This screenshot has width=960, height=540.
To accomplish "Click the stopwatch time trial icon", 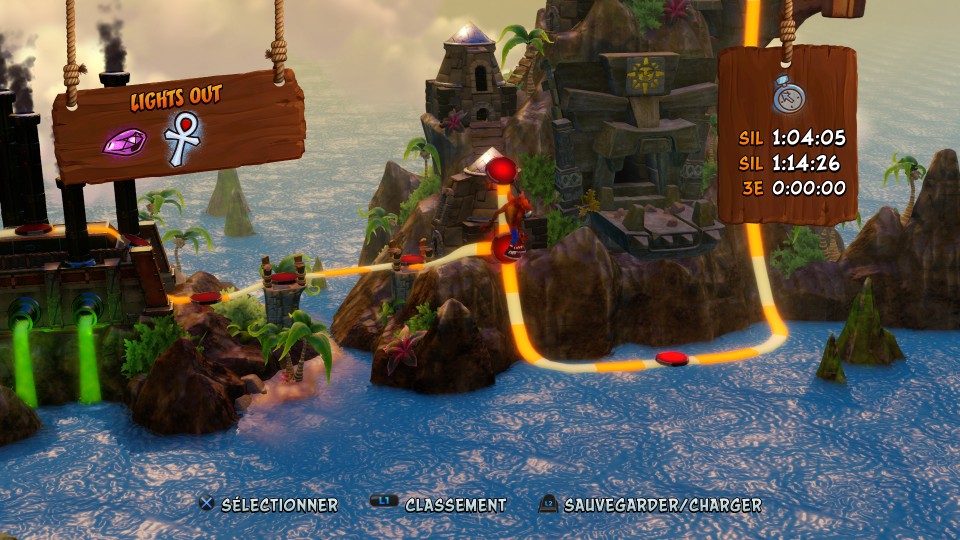I will (786, 93).
